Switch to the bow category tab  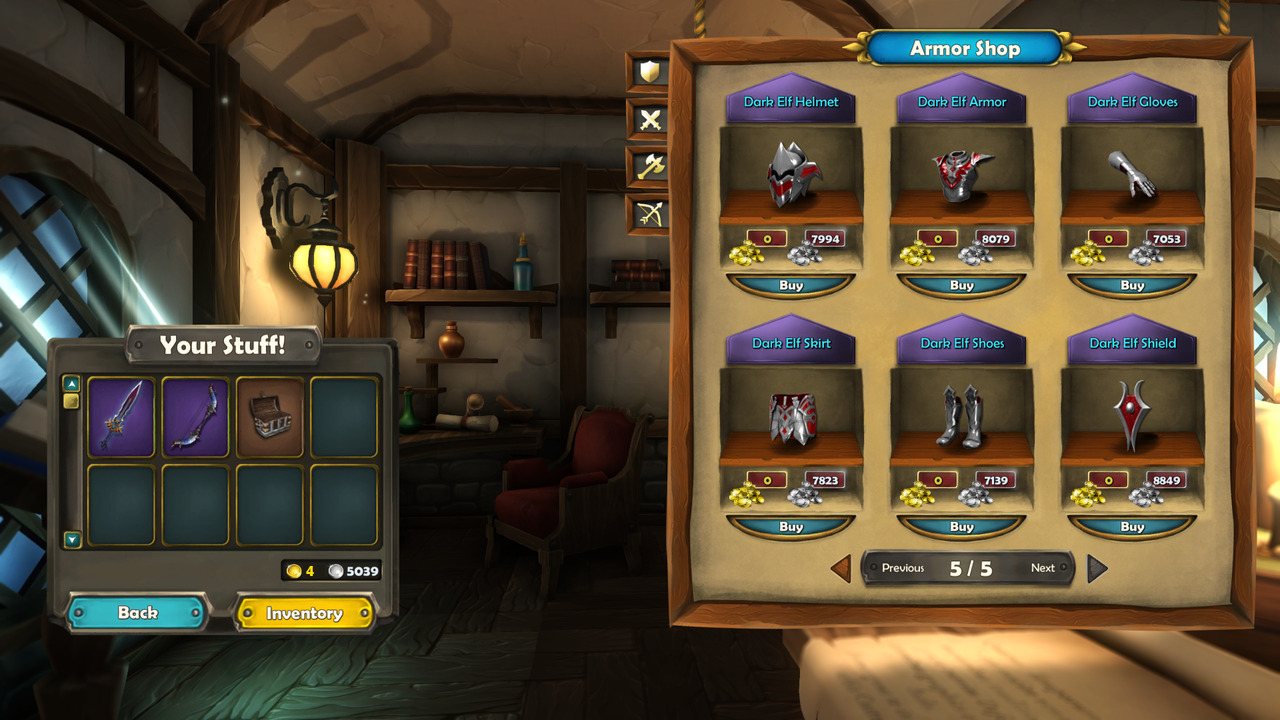649,214
